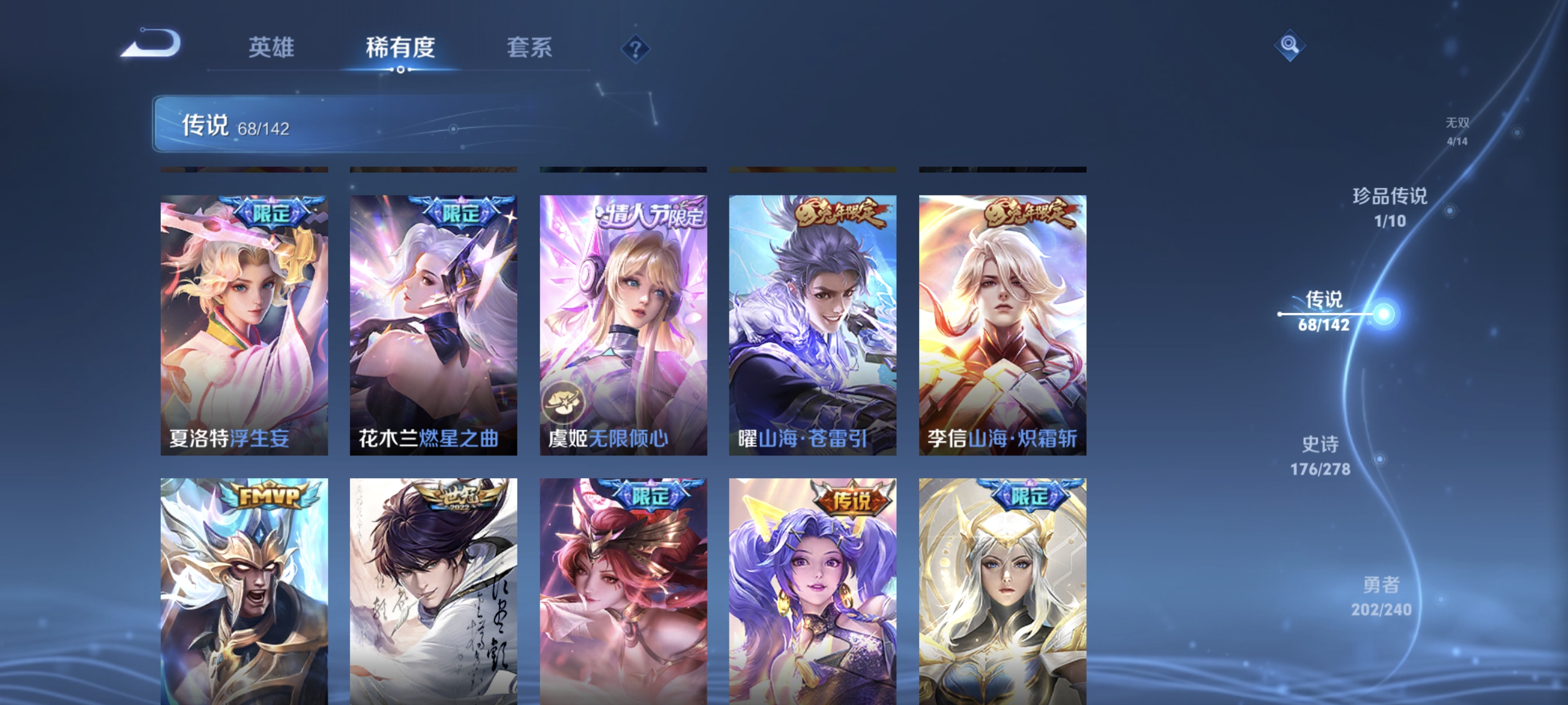Click the question mark help icon near the tabs
1568x705 pixels.
click(x=635, y=49)
